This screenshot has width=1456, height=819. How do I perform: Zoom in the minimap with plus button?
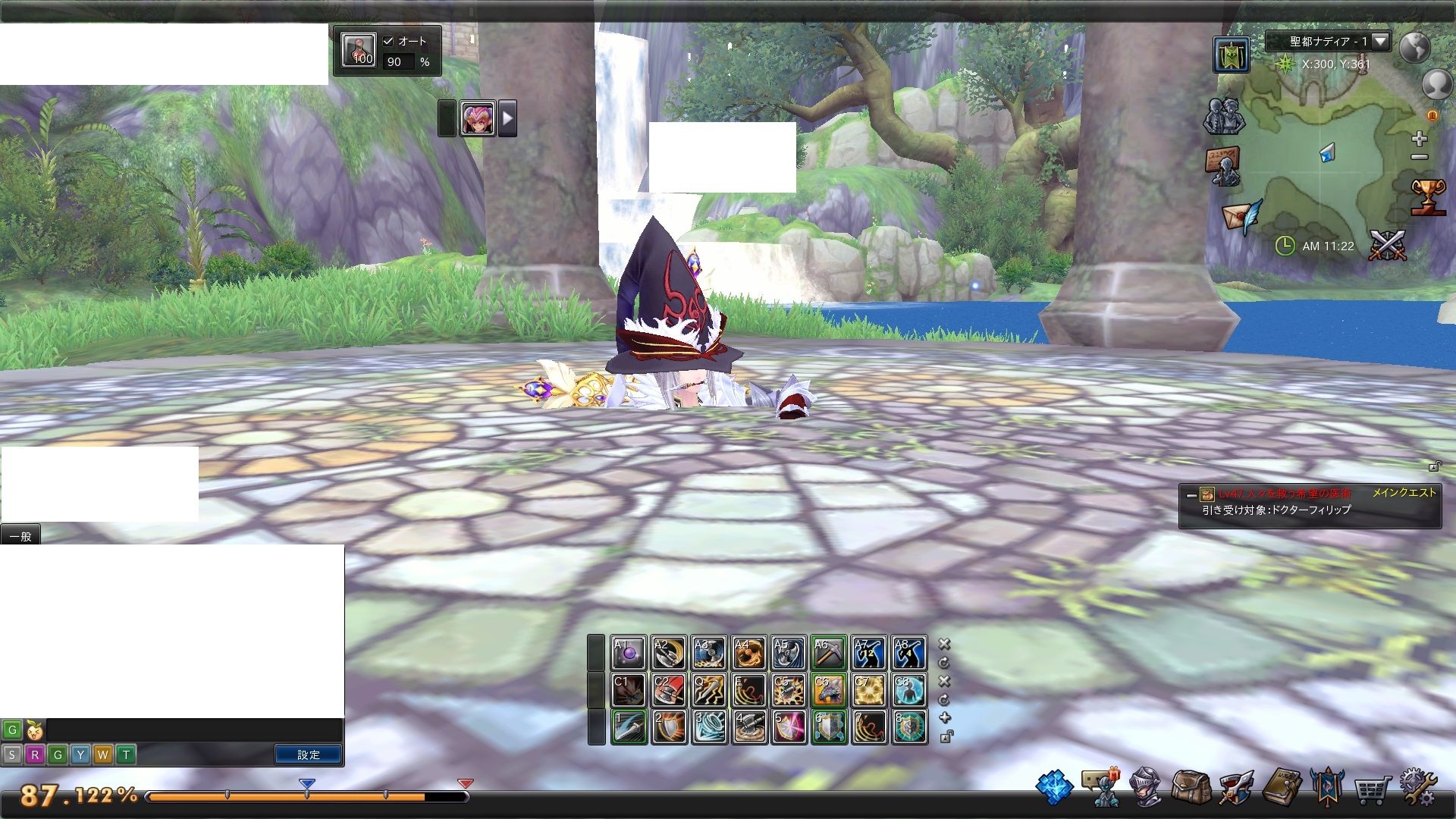(1420, 139)
